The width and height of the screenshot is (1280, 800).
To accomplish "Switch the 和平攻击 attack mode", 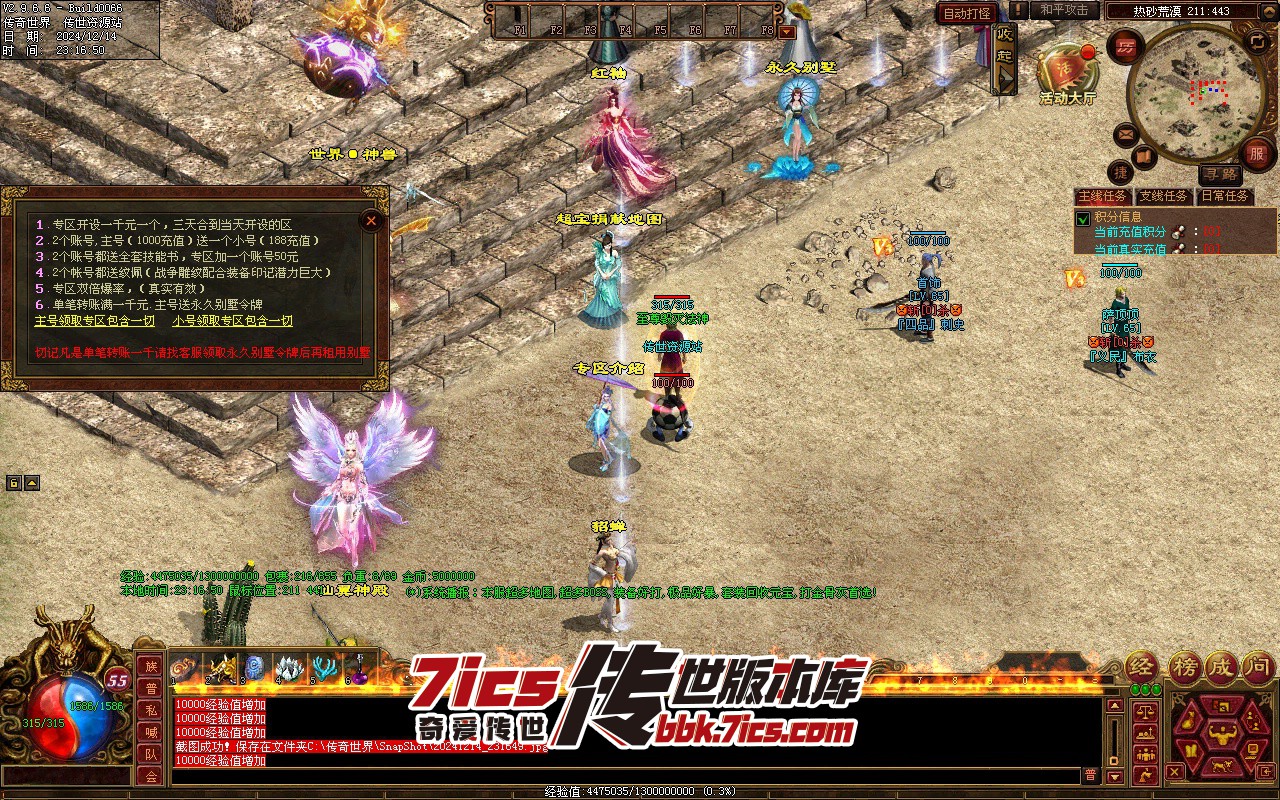I will tap(1063, 10).
